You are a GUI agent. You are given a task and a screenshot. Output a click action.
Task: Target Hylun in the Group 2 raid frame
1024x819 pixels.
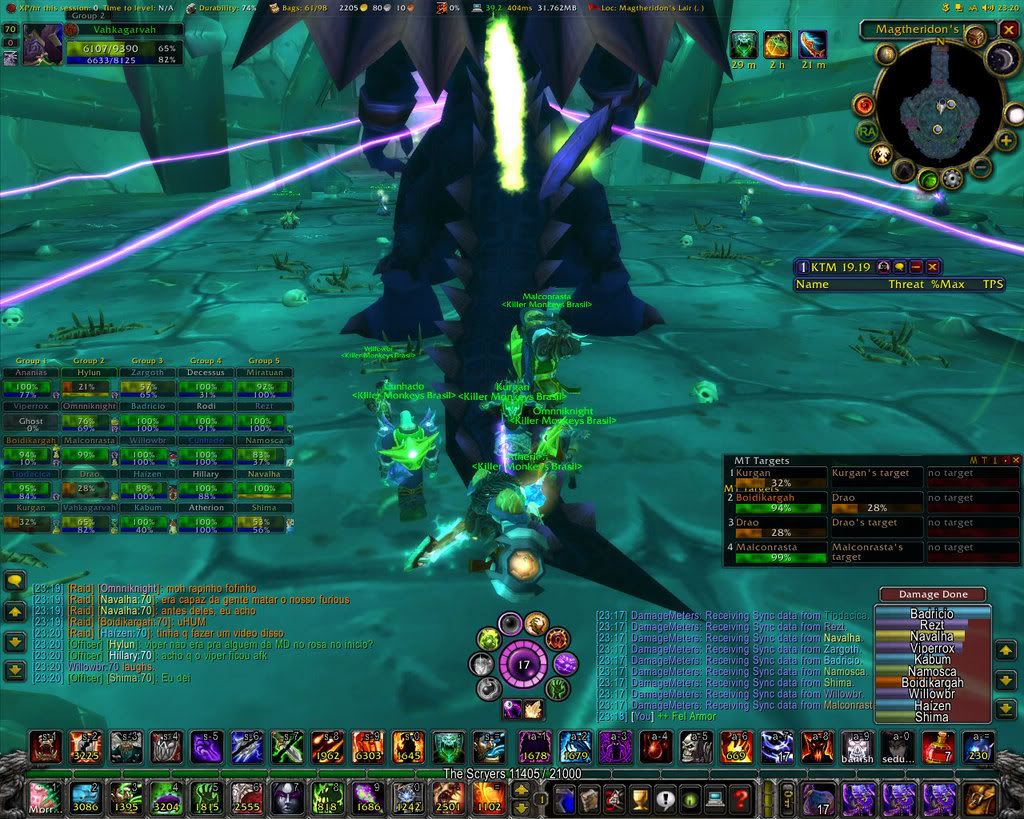(x=88, y=387)
